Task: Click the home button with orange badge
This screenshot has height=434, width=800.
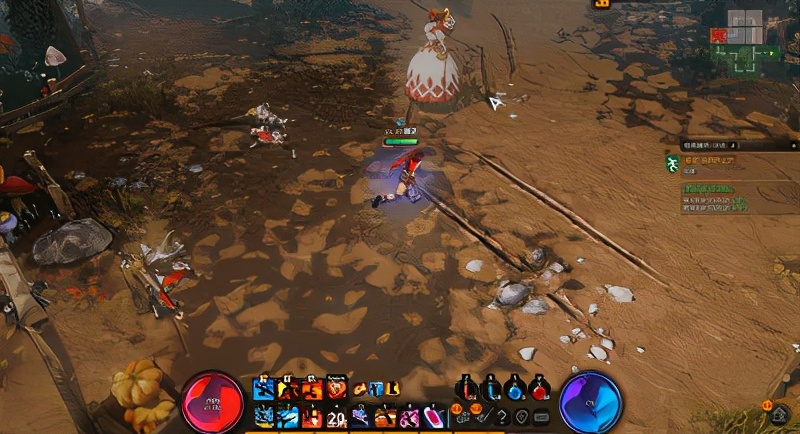Action: pos(780,413)
